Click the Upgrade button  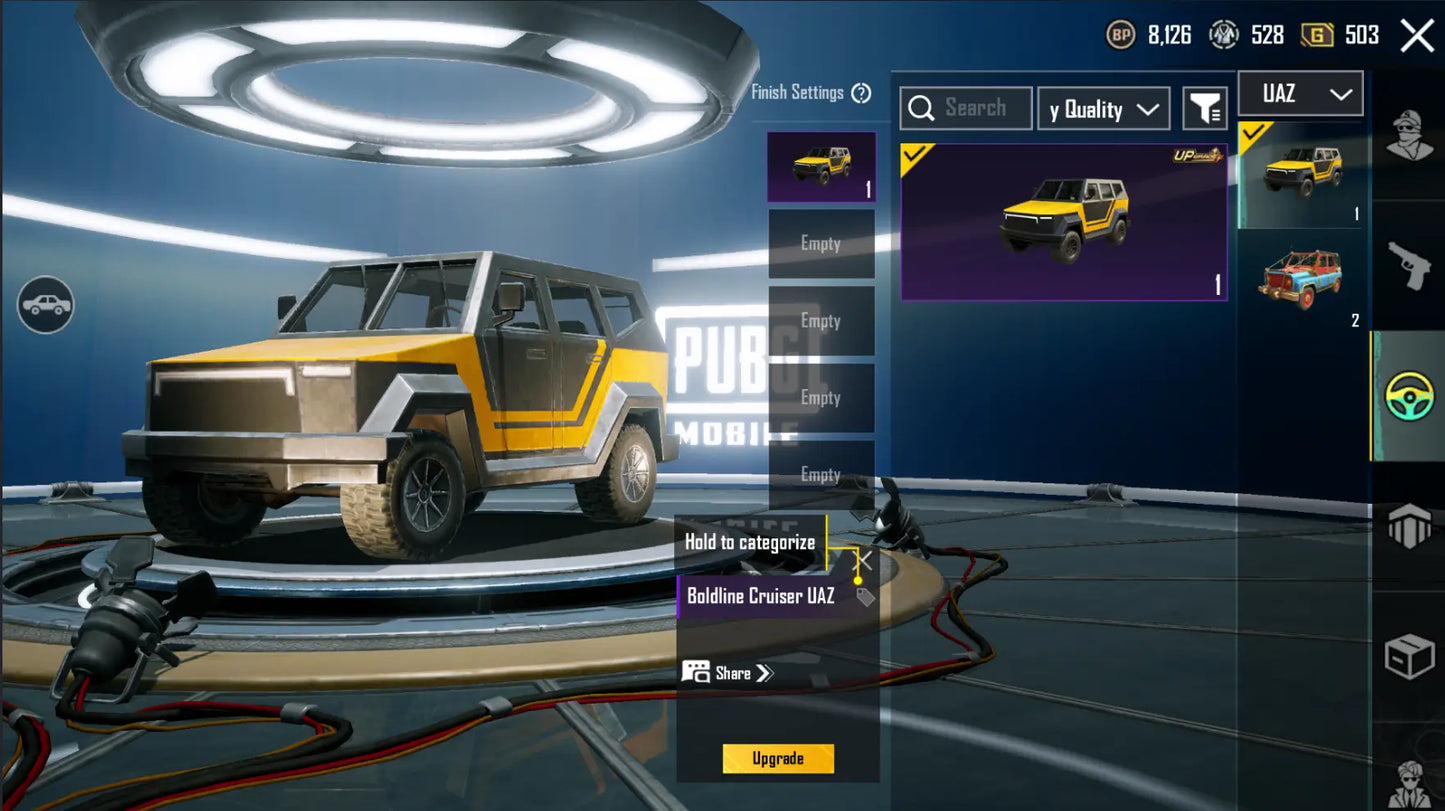coord(778,758)
